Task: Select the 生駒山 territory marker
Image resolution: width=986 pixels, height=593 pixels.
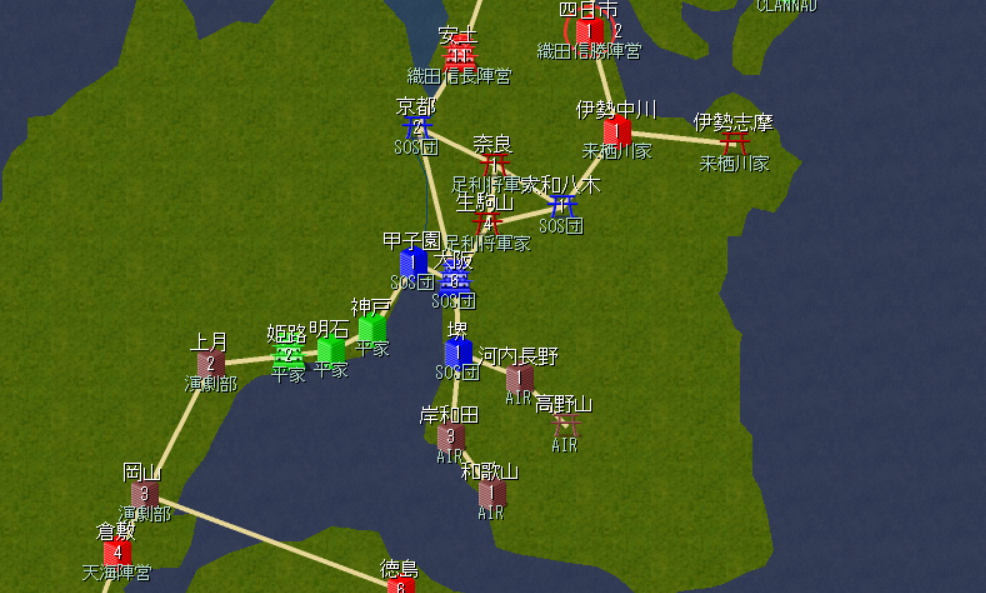Action: 487,220
